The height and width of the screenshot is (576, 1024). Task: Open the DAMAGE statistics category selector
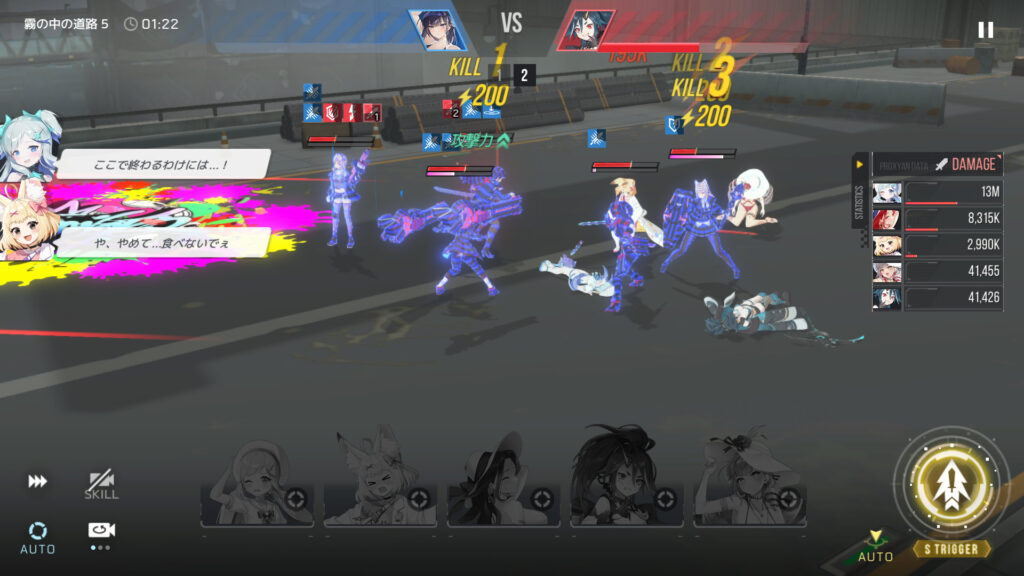point(964,164)
